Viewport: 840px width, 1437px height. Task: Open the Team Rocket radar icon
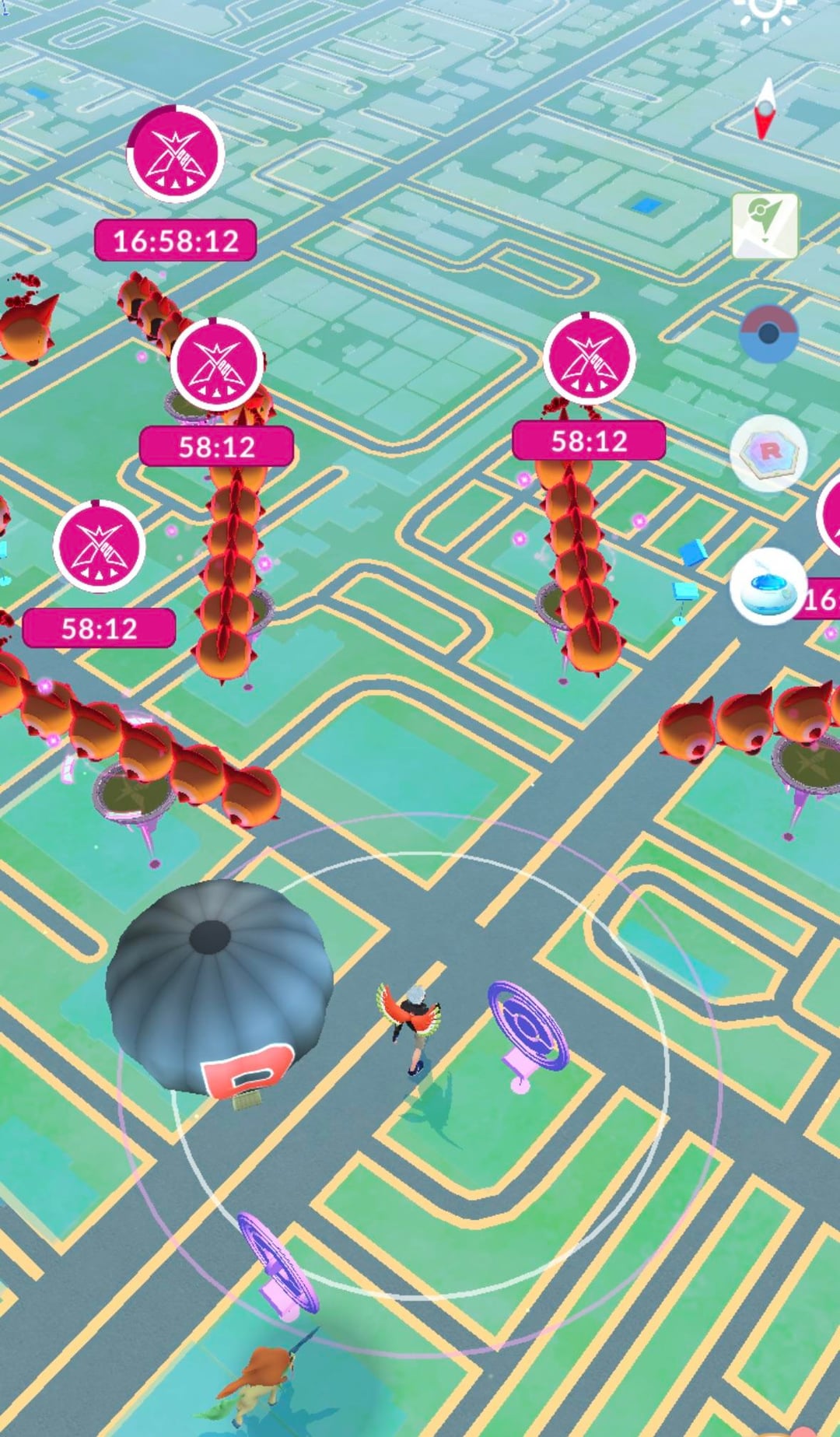768,452
